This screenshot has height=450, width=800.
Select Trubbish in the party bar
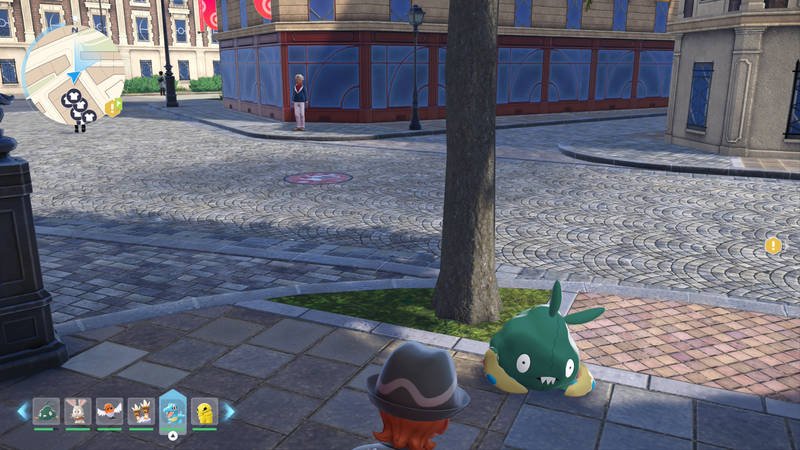(x=46, y=411)
